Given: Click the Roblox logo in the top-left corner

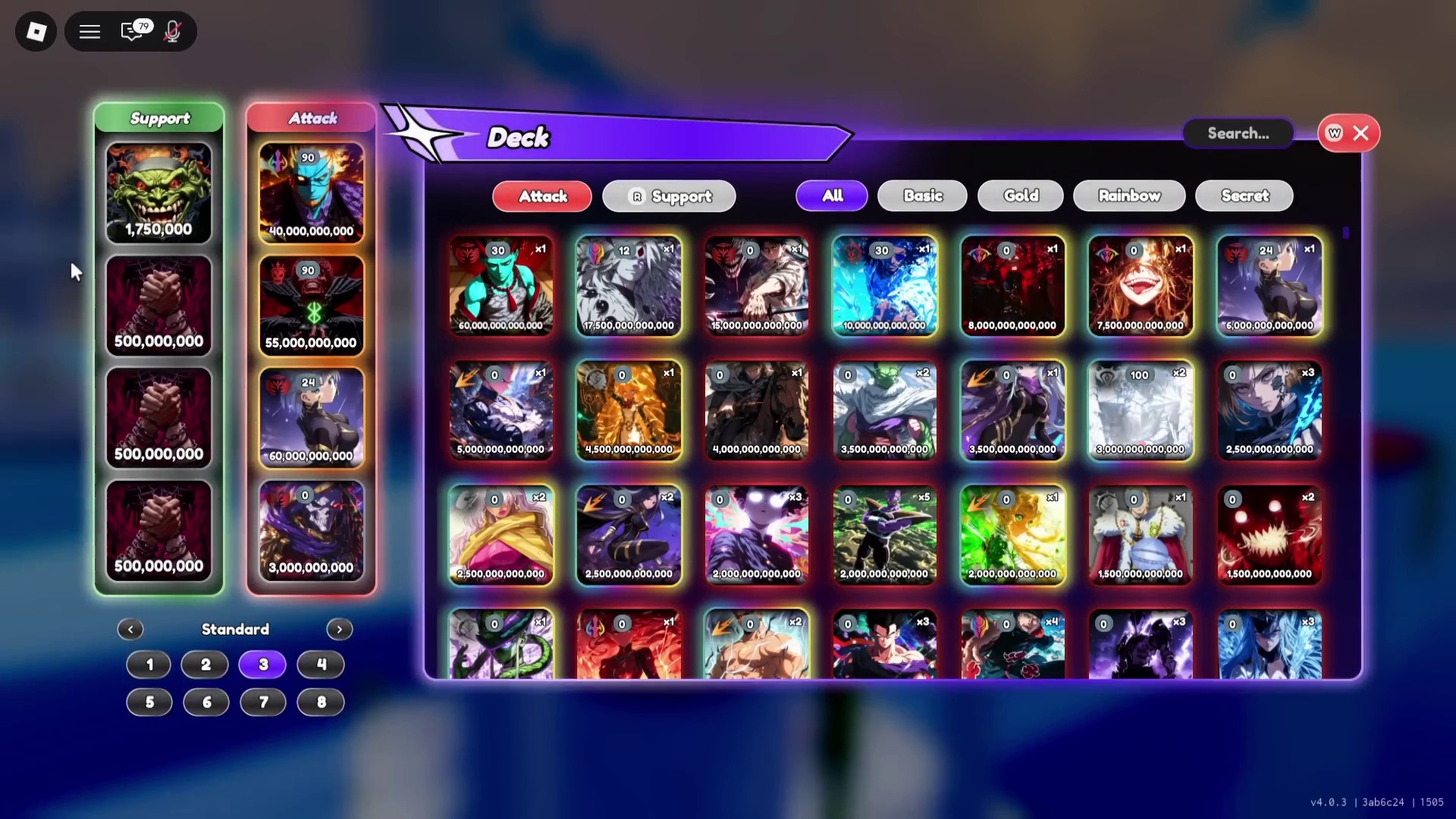Looking at the screenshot, I should [x=35, y=31].
